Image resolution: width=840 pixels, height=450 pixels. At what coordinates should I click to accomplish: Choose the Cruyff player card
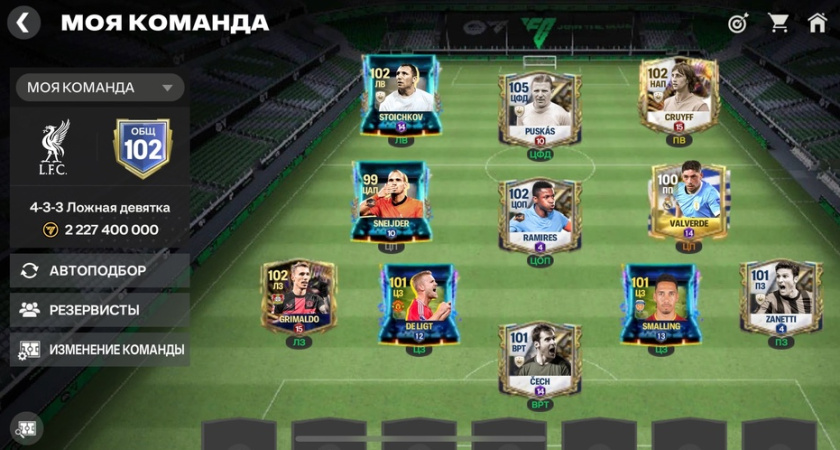point(678,96)
